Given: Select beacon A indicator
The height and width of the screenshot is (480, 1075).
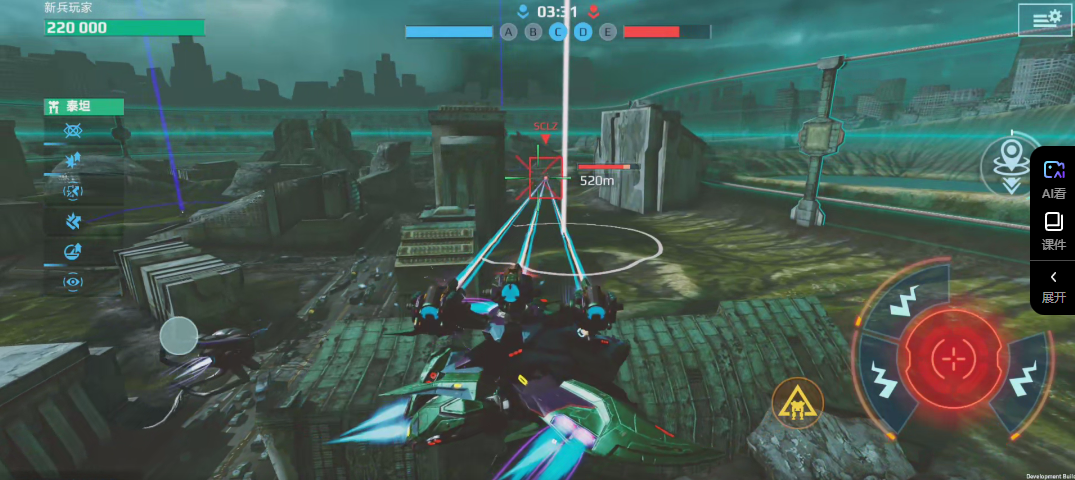Looking at the screenshot, I should point(509,32).
